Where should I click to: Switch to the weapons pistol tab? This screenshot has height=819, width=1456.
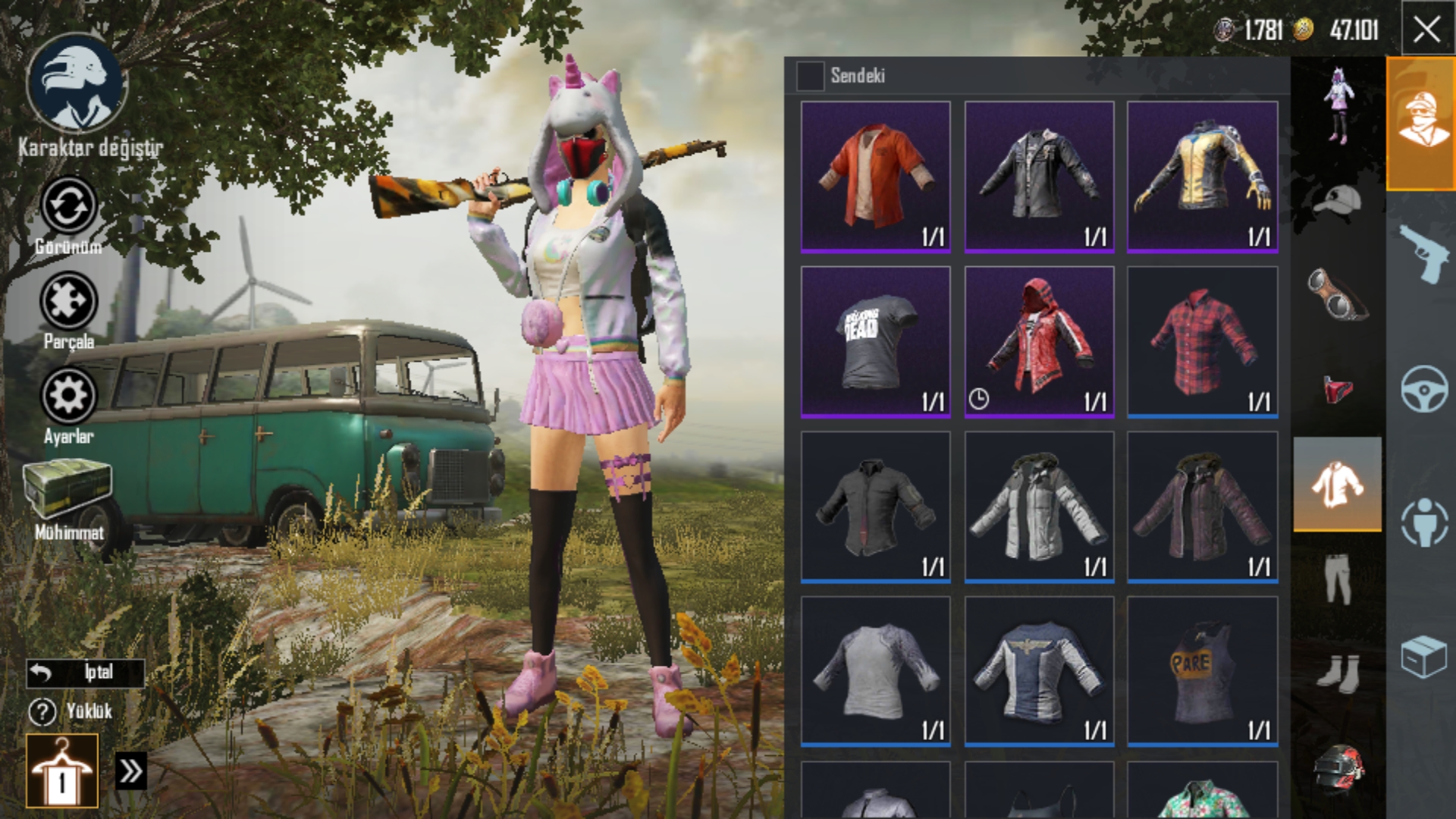[x=1421, y=255]
